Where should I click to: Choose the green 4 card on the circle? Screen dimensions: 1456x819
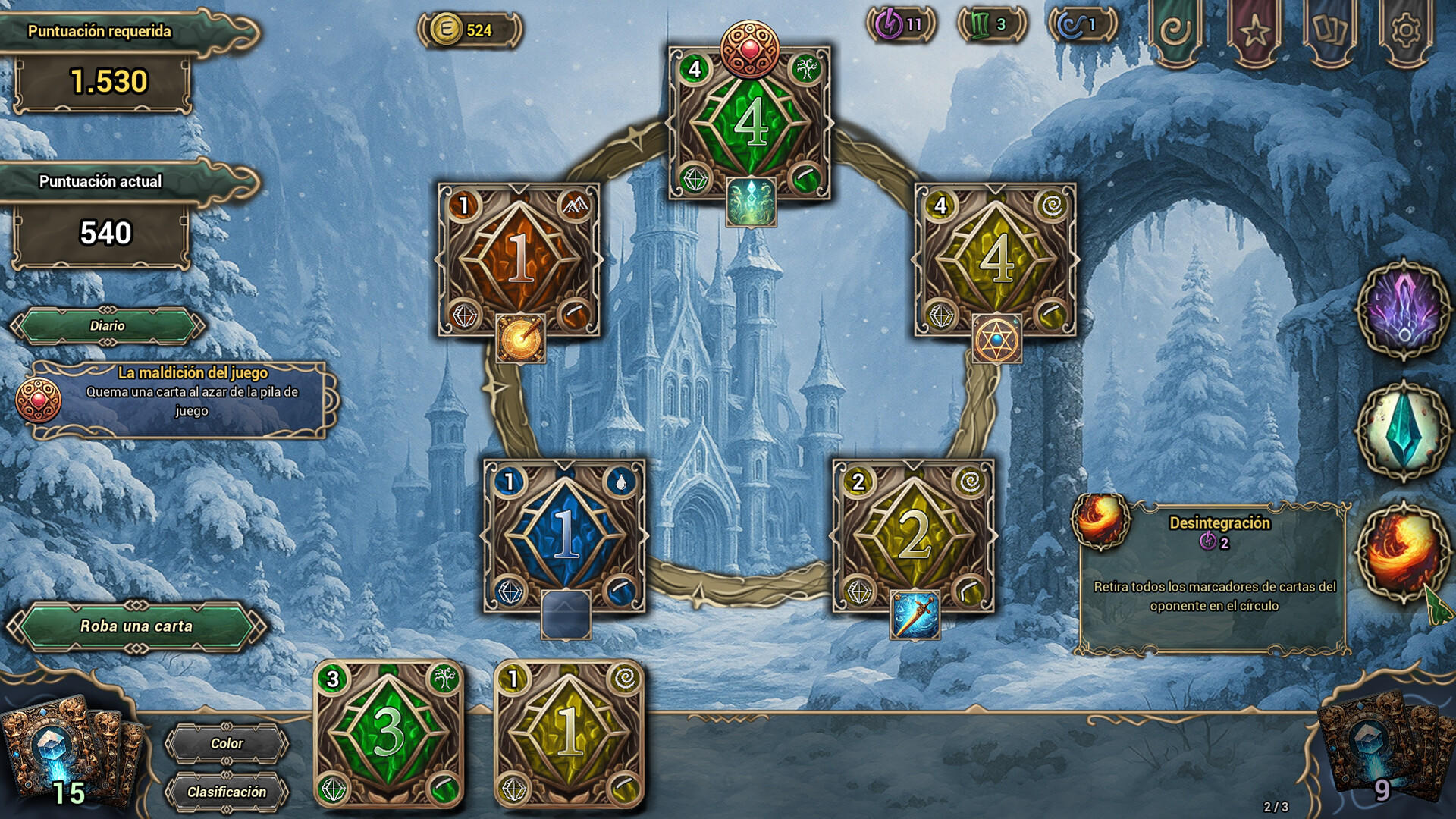(x=750, y=123)
